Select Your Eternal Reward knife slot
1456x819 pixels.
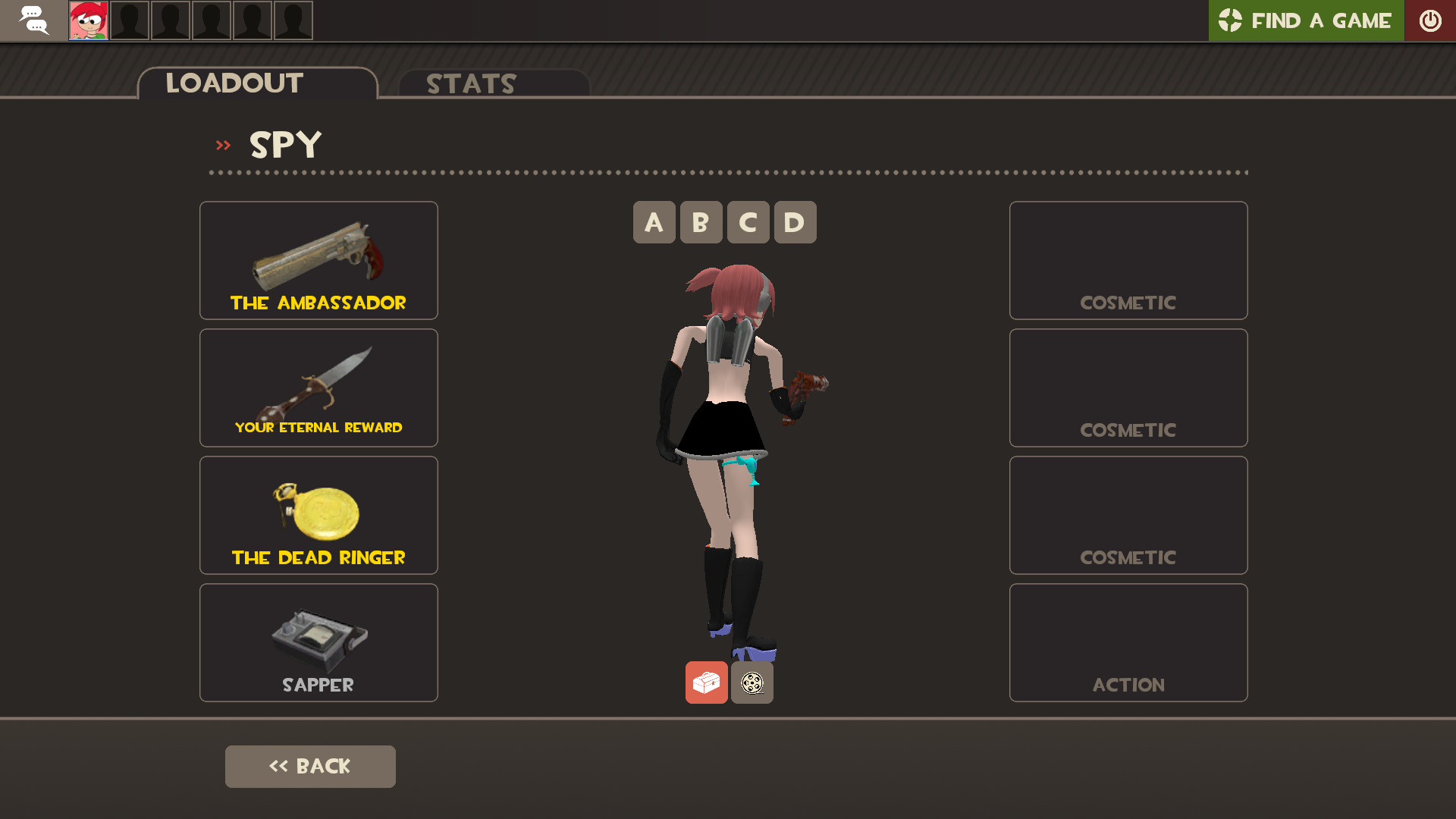(318, 388)
